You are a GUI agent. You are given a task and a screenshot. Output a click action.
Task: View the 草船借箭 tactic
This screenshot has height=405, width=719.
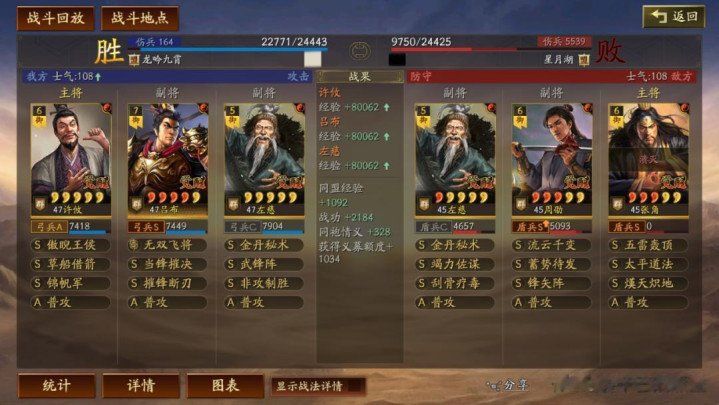(x=77, y=264)
